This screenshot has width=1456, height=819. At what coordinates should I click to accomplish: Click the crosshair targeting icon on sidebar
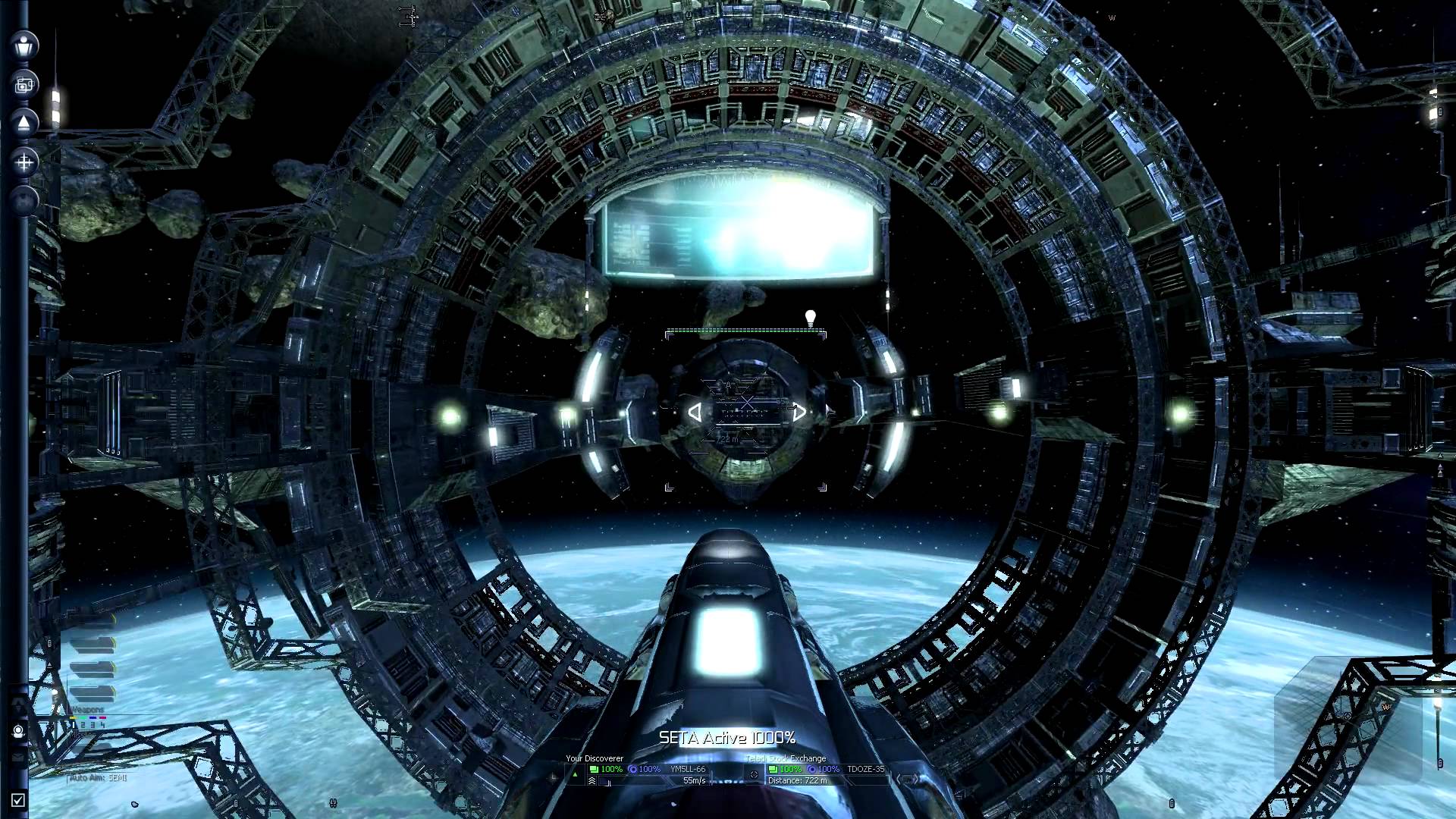[24, 161]
